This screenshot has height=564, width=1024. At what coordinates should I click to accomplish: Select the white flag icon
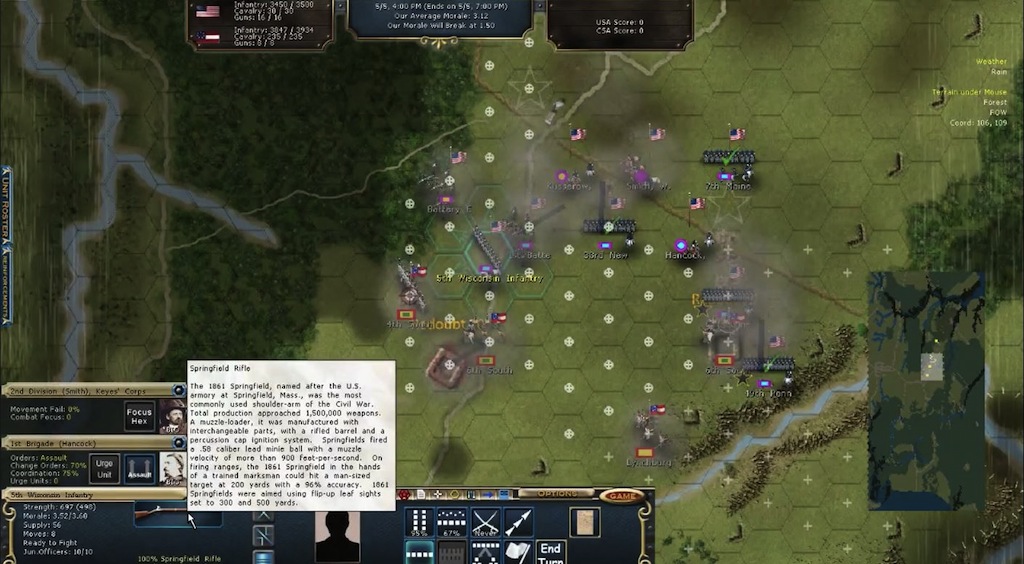pyautogui.click(x=518, y=552)
